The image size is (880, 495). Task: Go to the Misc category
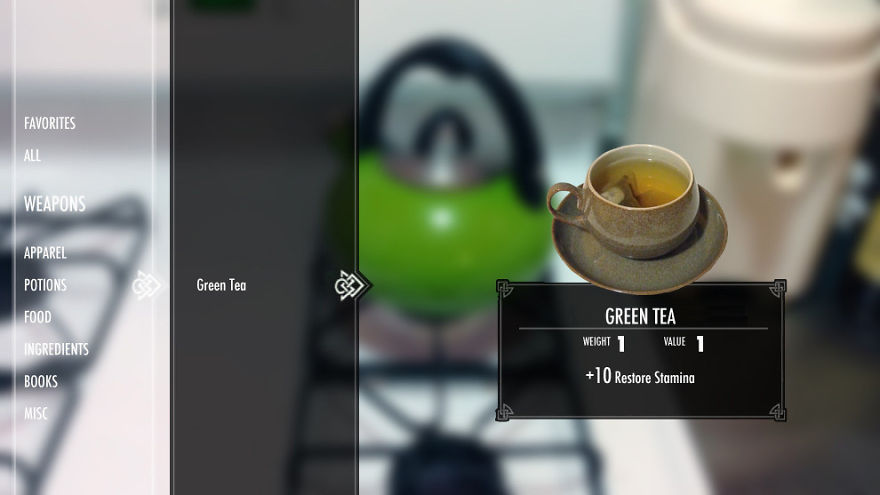click(x=36, y=414)
